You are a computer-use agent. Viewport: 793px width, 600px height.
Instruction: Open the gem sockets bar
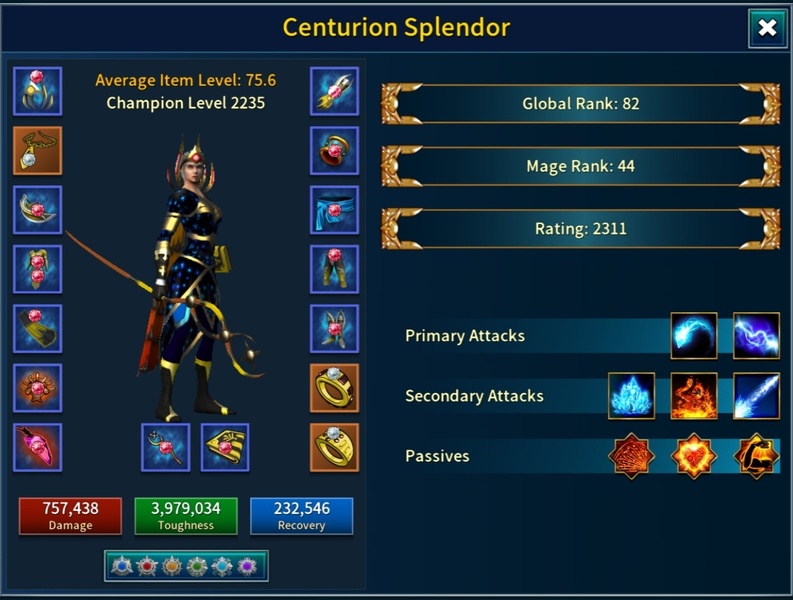coord(185,566)
